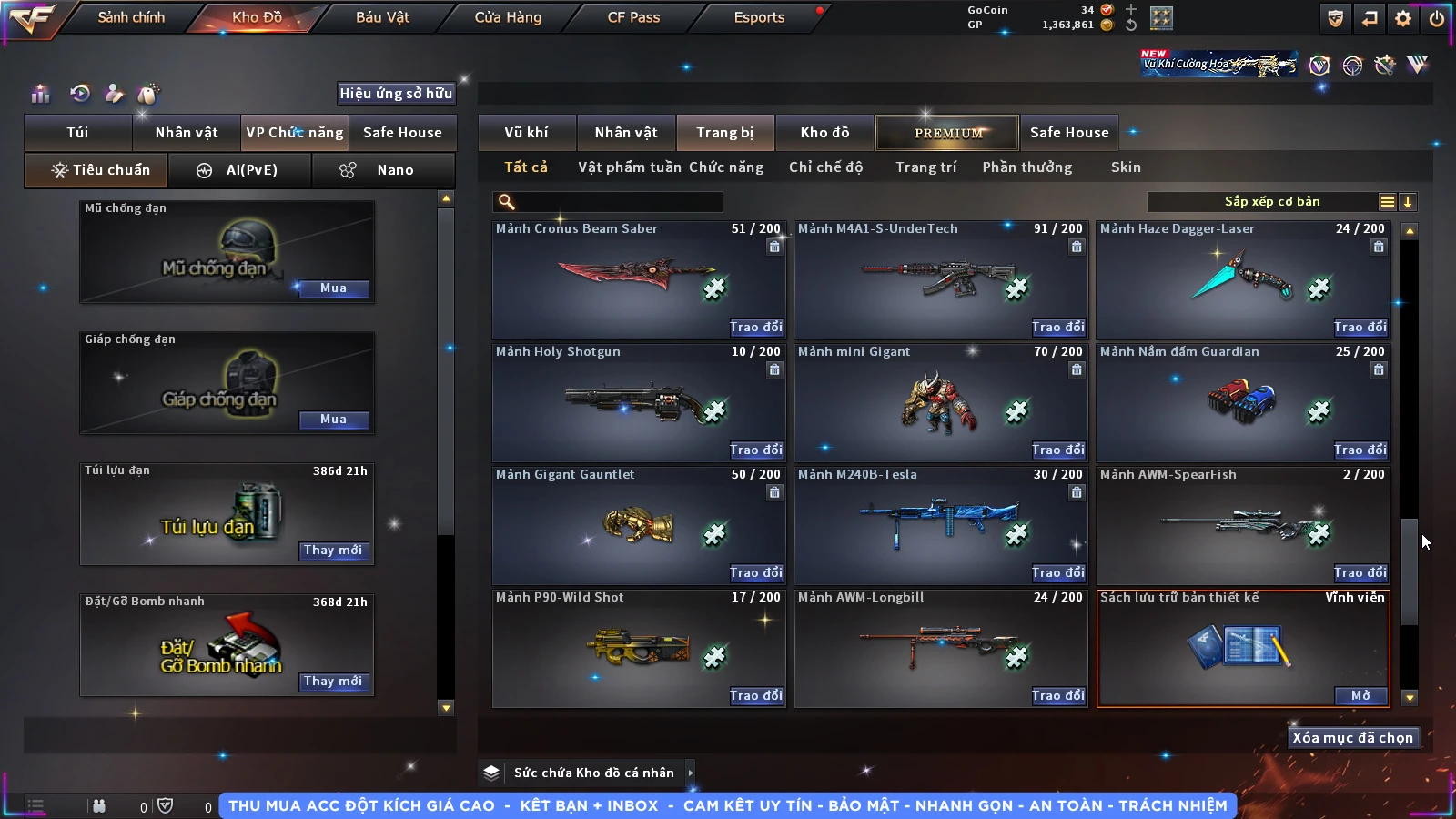Click Xóa mục đã chọn button

click(1352, 738)
